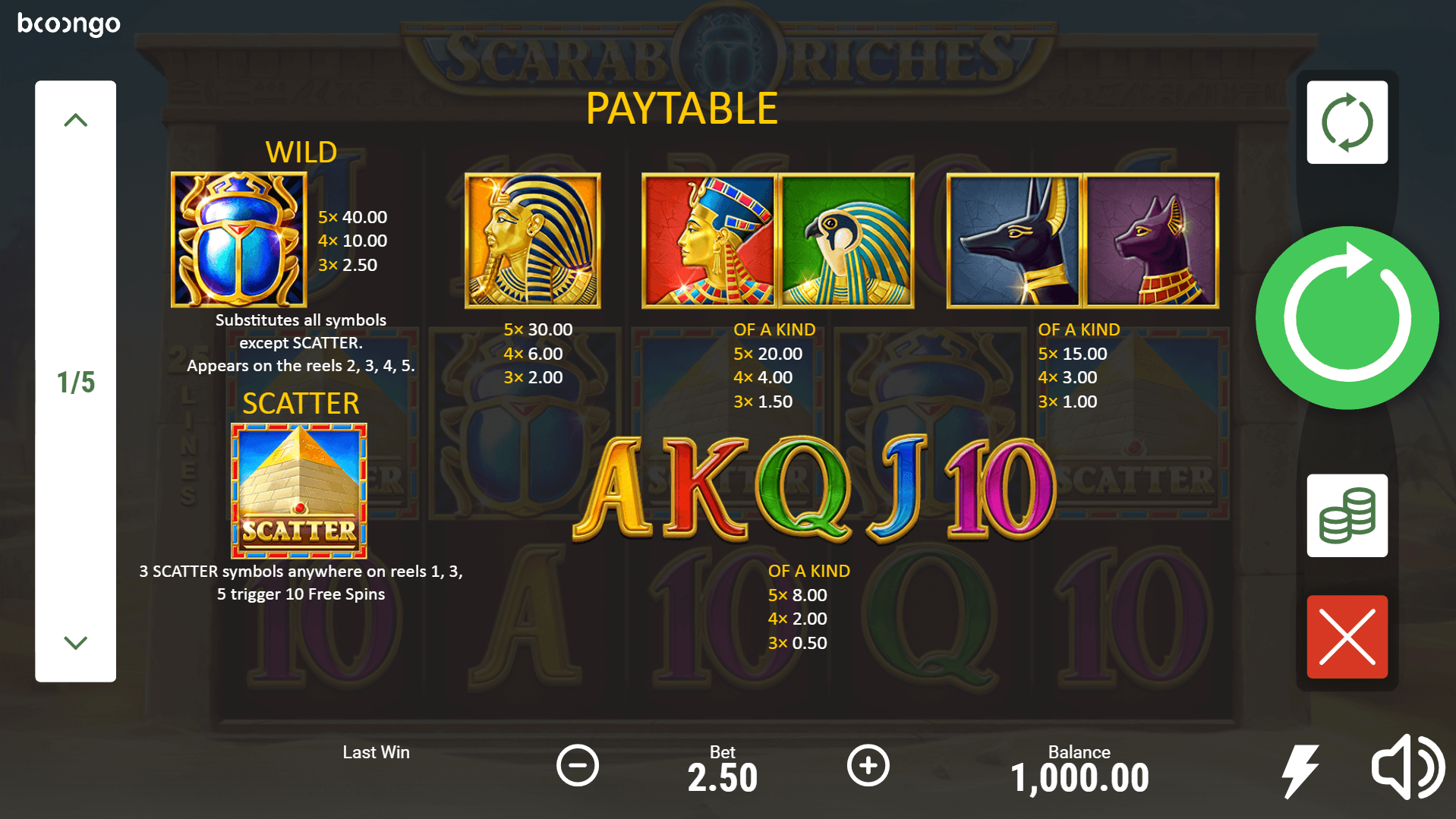Viewport: 1456px width, 819px height.
Task: Decrease the bet amount
Action: (x=578, y=765)
